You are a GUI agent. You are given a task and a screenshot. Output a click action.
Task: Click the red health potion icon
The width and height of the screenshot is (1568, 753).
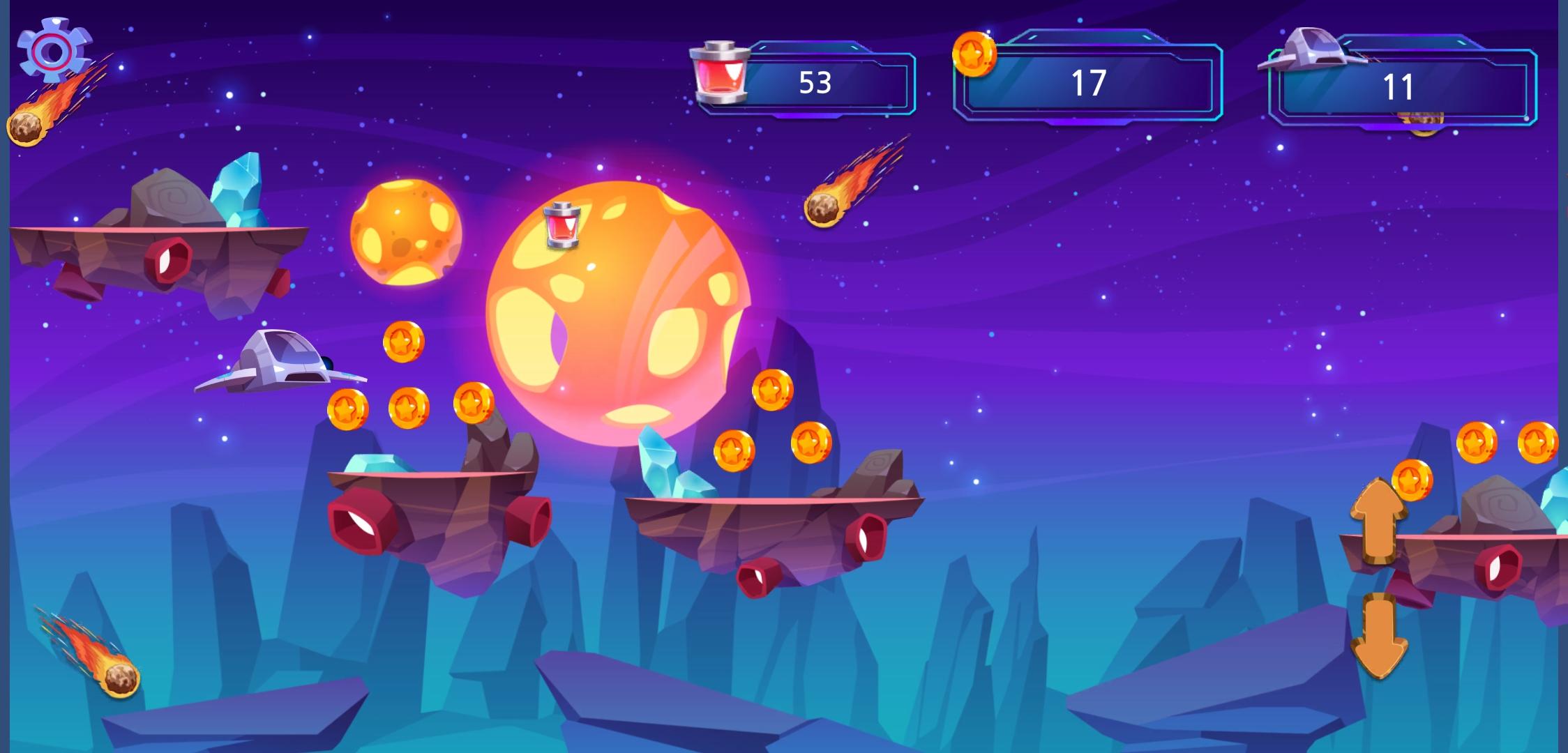(x=718, y=77)
